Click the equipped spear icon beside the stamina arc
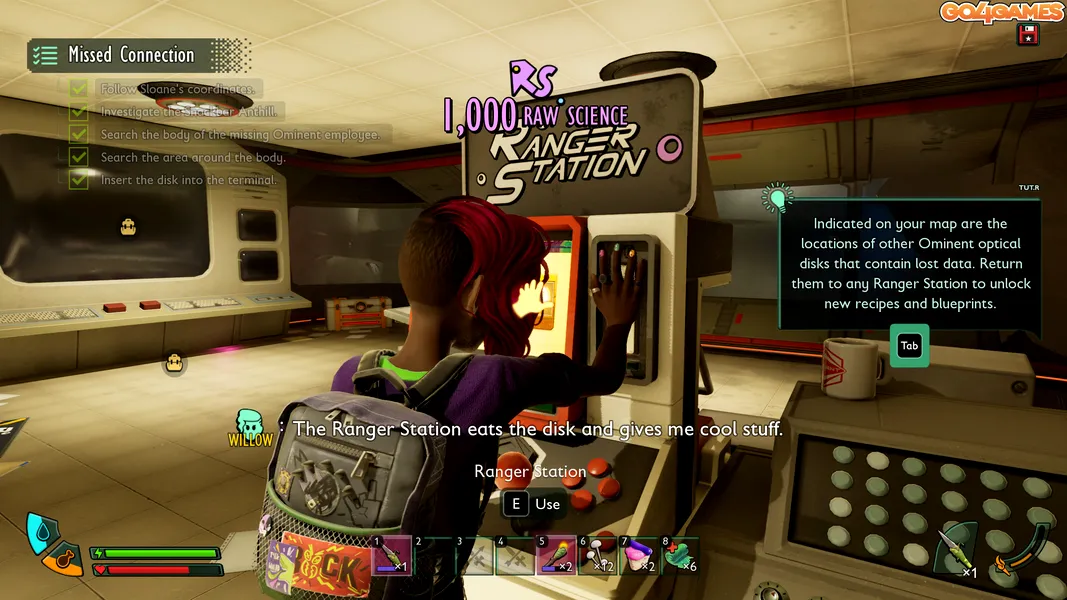The width and height of the screenshot is (1067, 600). click(x=958, y=548)
